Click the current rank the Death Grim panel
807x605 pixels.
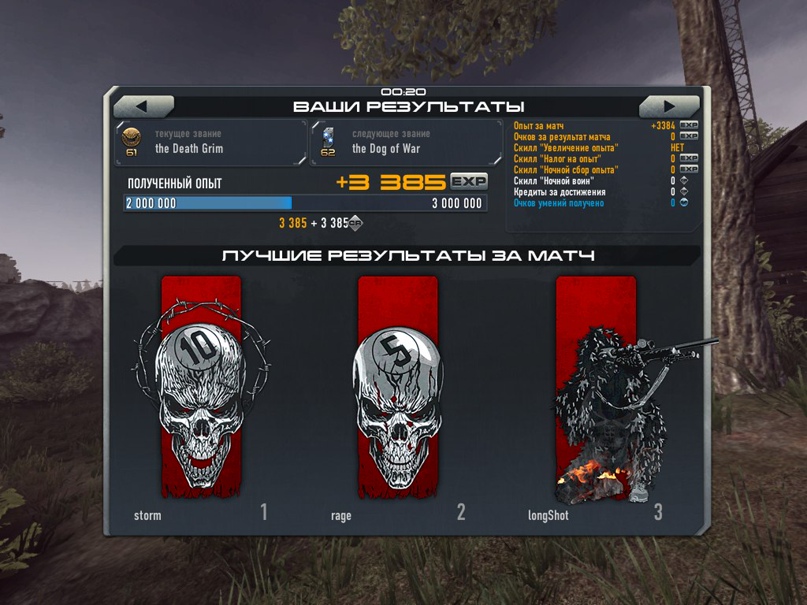click(x=211, y=142)
